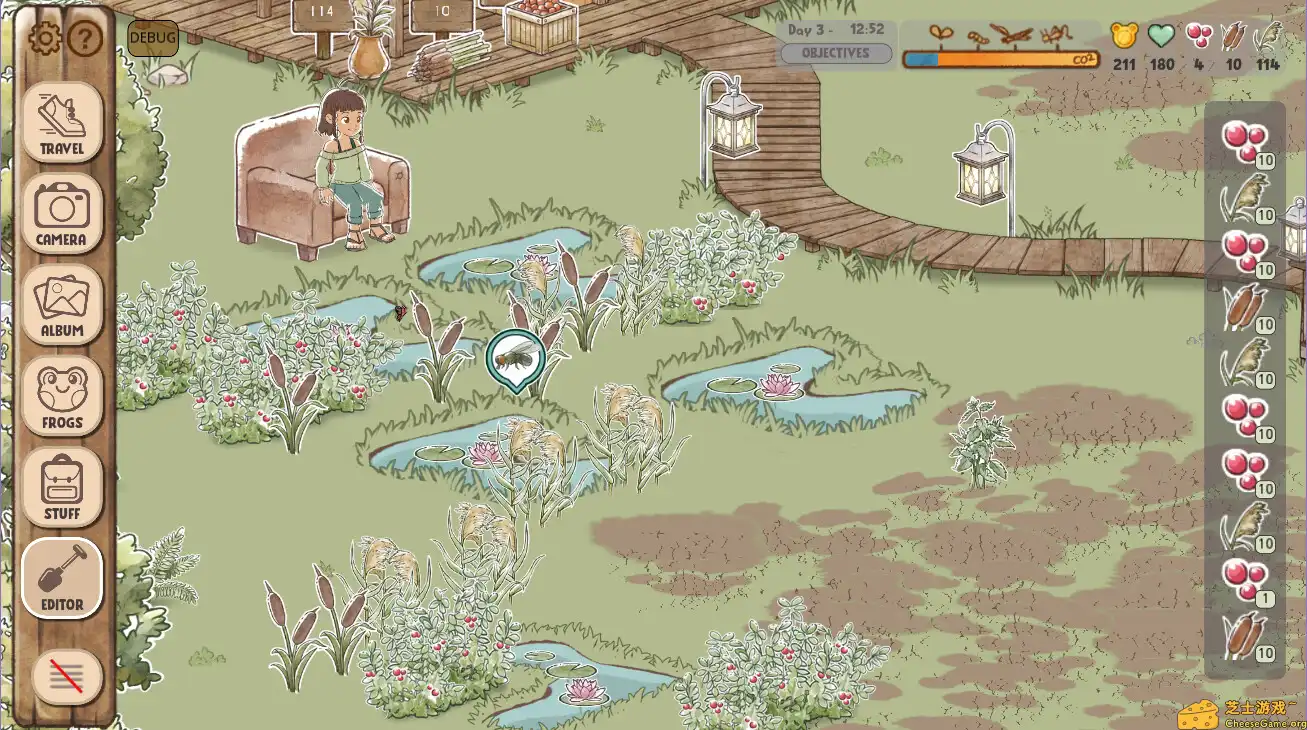Open the photo Album

point(62,305)
